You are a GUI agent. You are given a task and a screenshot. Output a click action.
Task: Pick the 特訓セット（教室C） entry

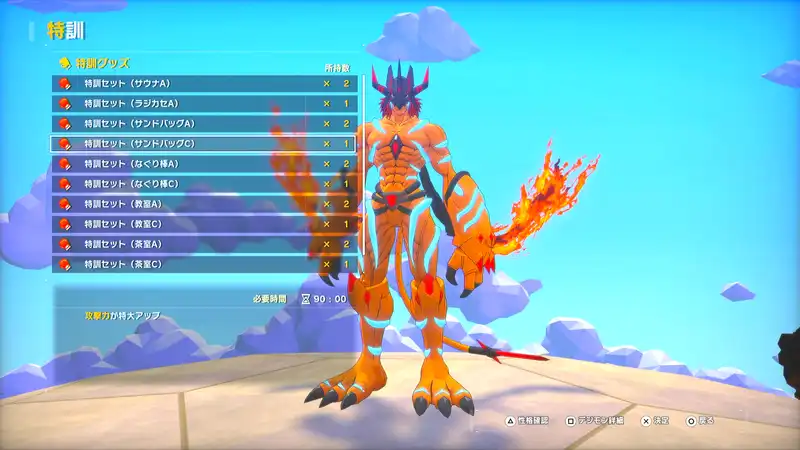pyautogui.click(x=200, y=224)
